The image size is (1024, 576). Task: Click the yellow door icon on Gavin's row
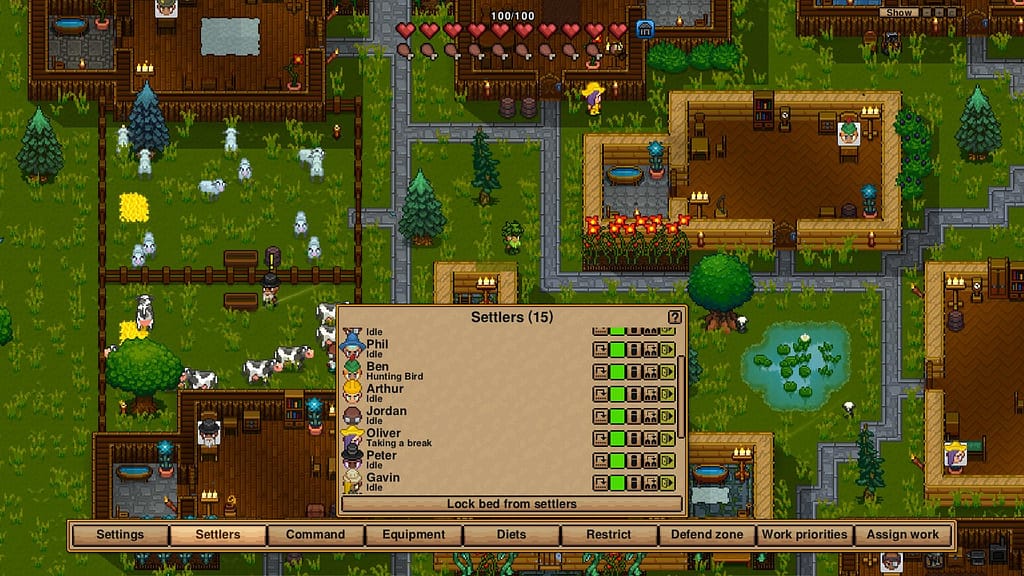click(x=667, y=483)
